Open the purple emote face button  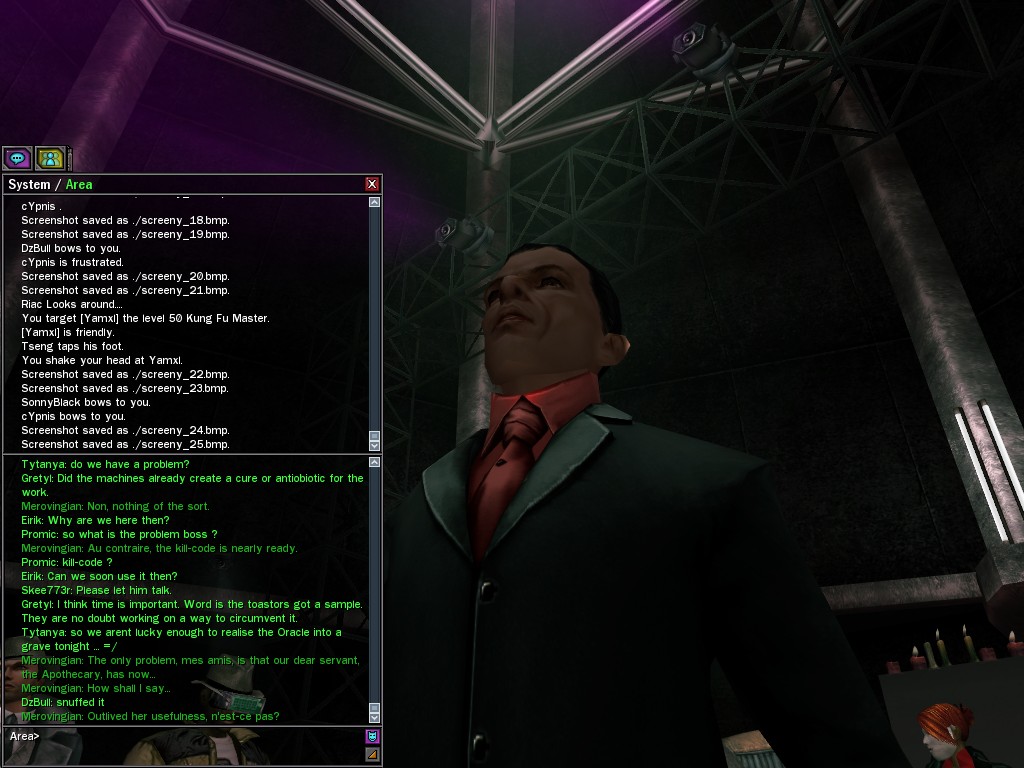pyautogui.click(x=372, y=737)
